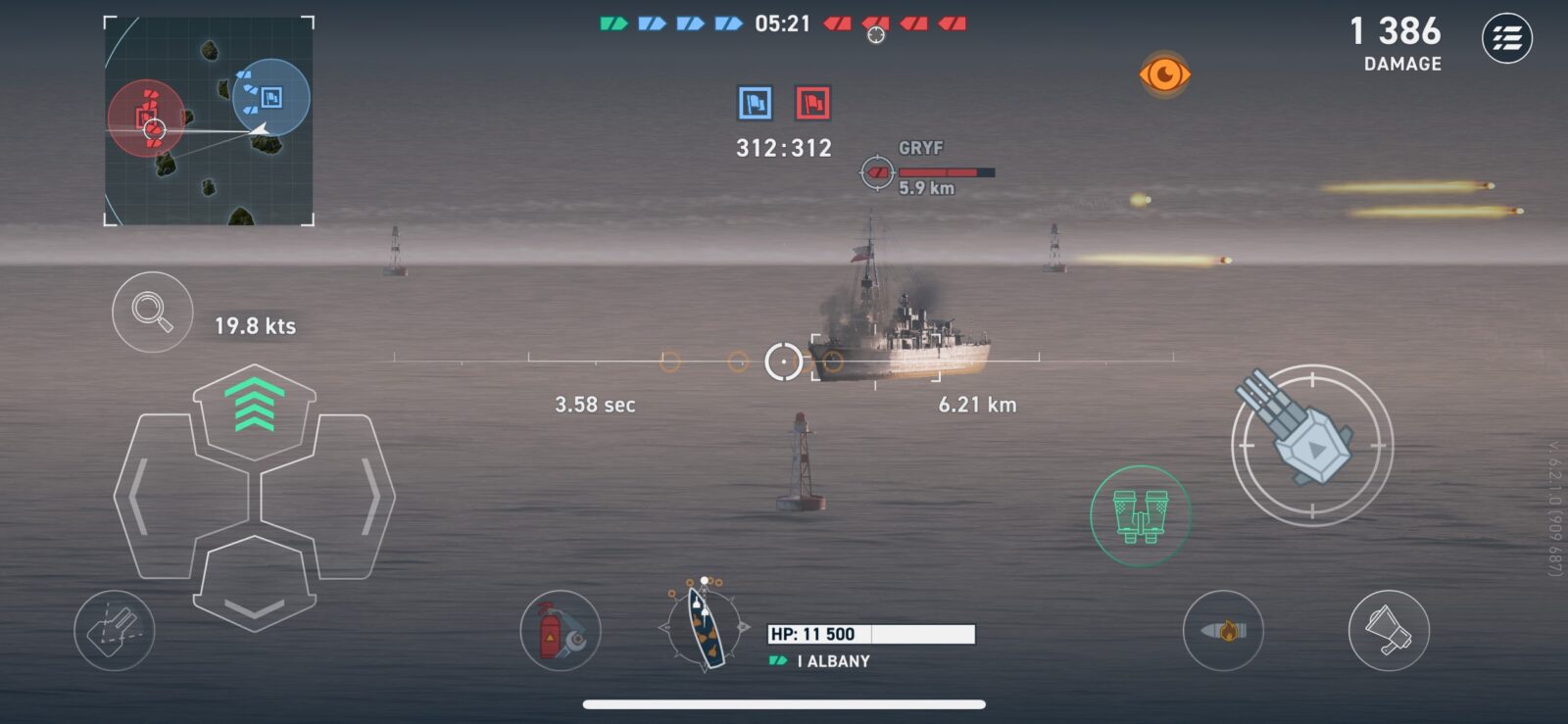Viewport: 1568px width, 724px height.
Task: Steer the ship left
Action: coord(152,497)
